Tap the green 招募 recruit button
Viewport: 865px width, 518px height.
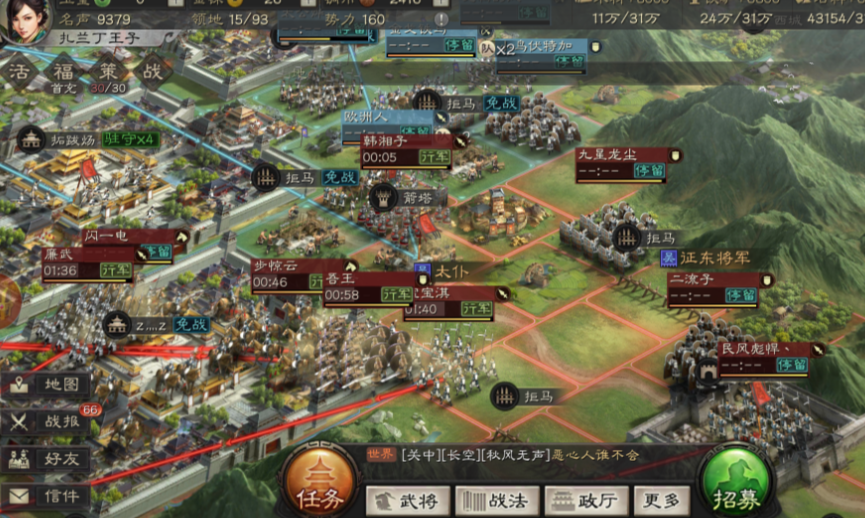coord(735,481)
